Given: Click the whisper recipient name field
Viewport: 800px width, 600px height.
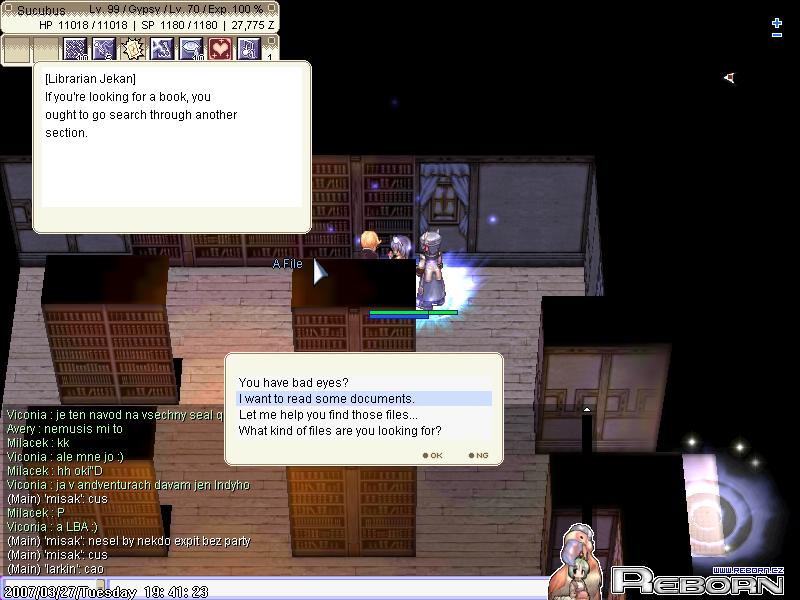Looking at the screenshot, I should [x=50, y=583].
